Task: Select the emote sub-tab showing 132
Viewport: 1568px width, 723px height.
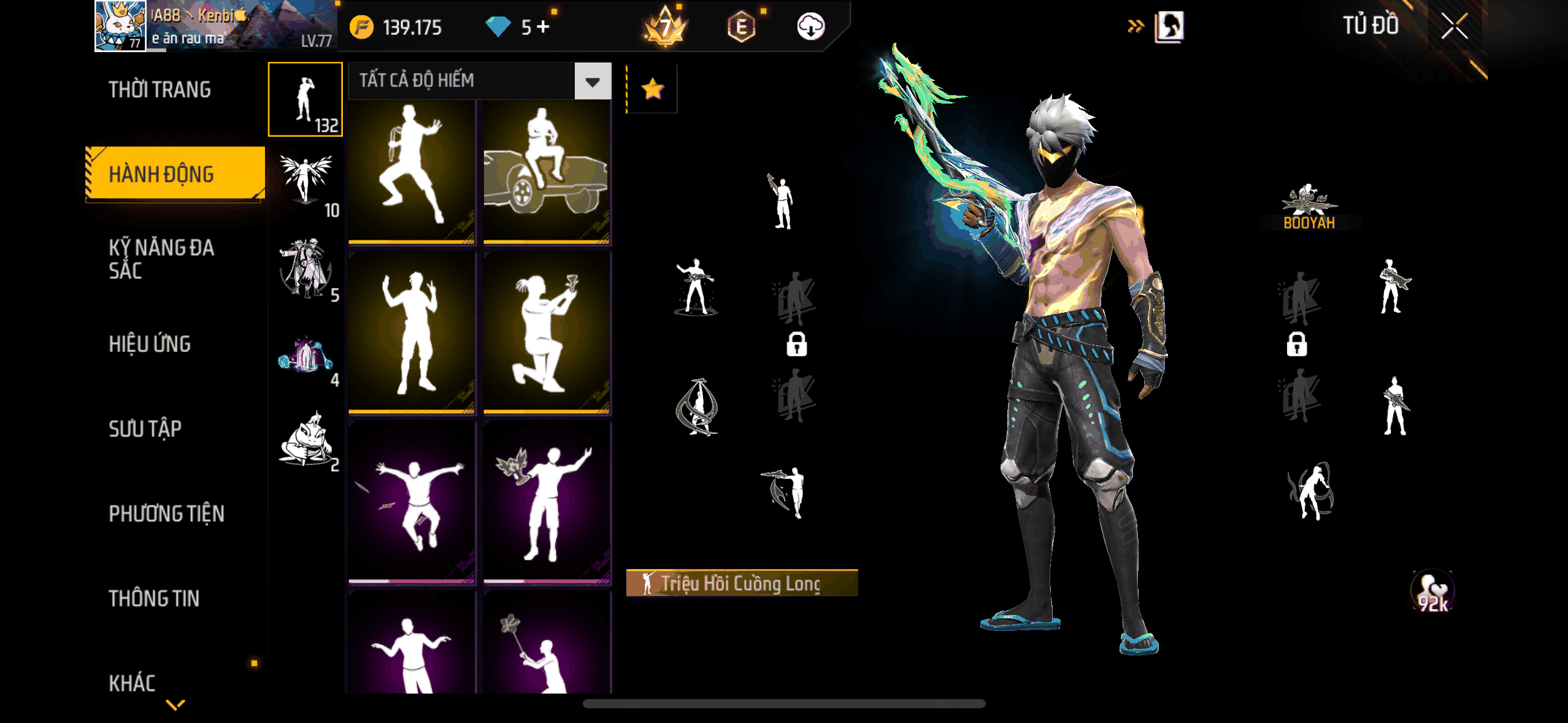Action: click(306, 99)
